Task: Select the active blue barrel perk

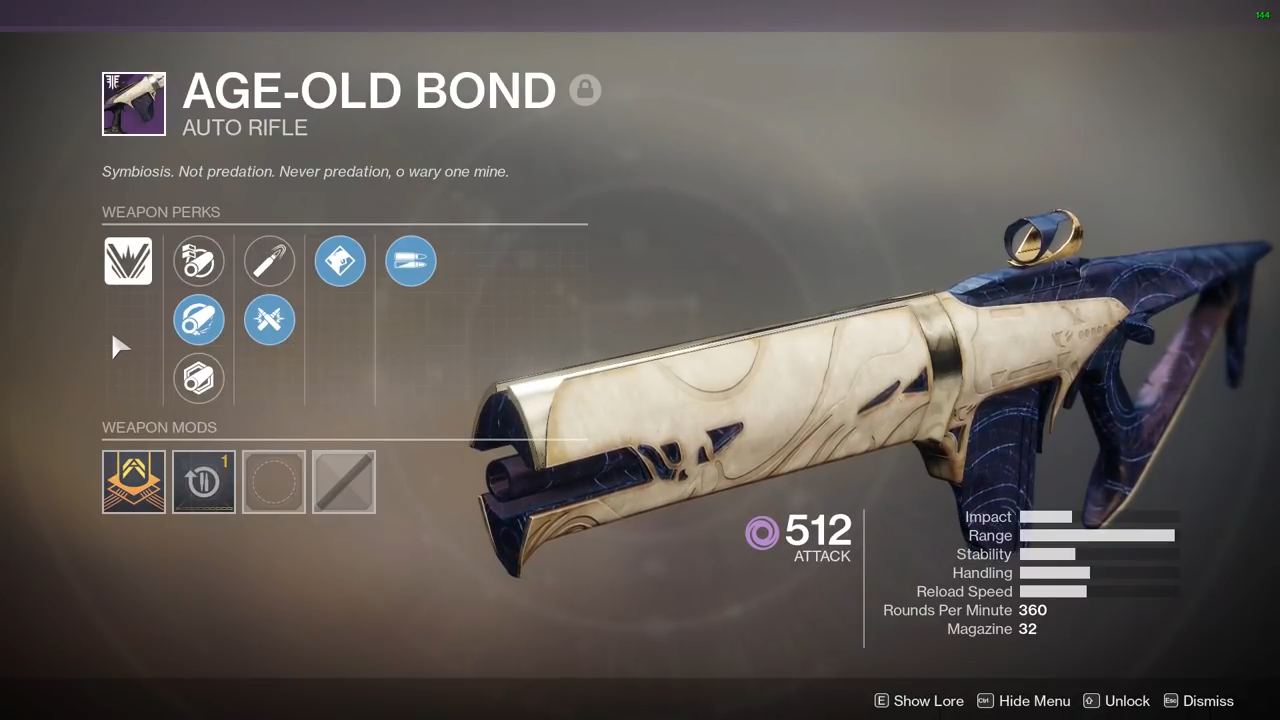Action: click(198, 320)
